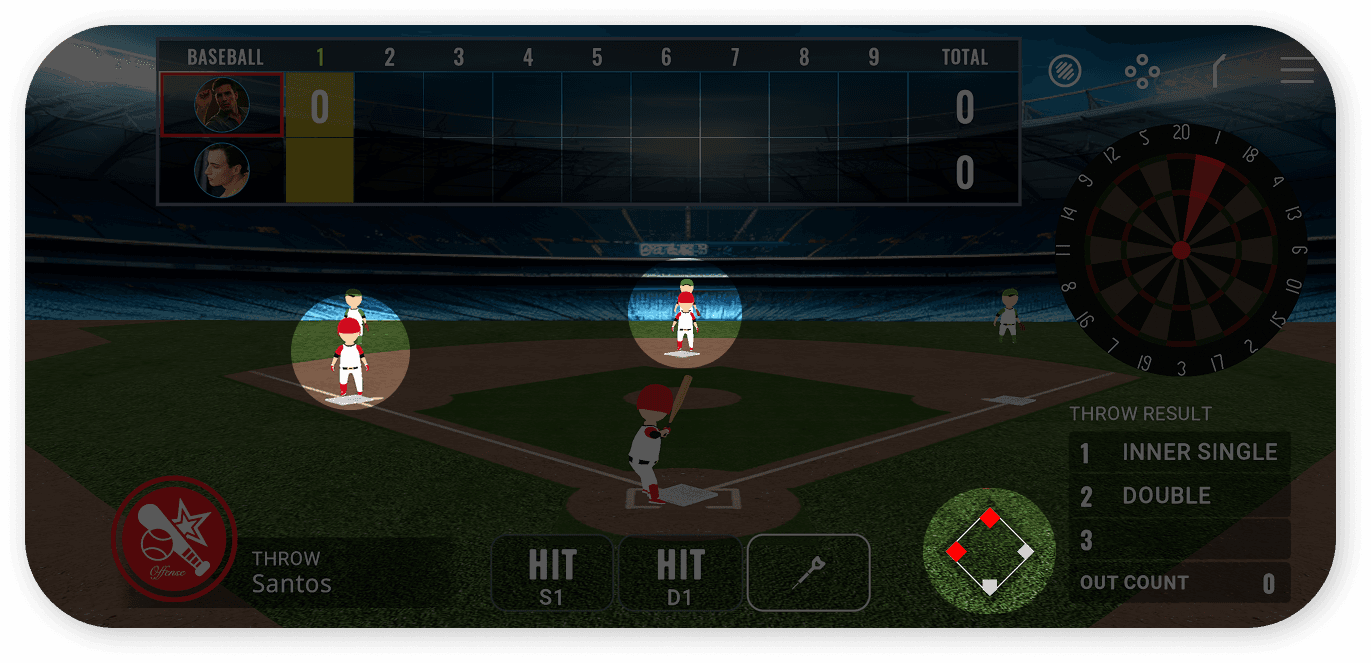1371x663 pixels.
Task: Click the Double throw result row
Action: pos(1180,496)
